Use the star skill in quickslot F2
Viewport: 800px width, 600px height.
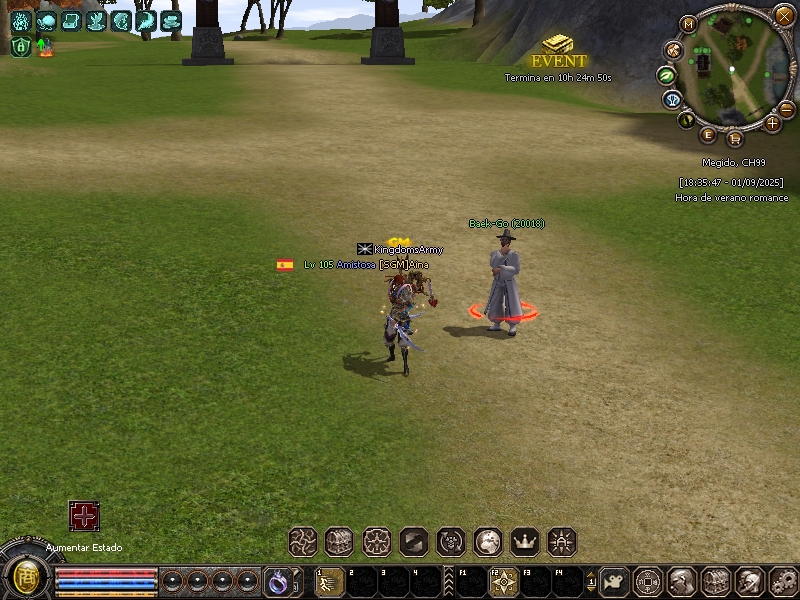click(x=503, y=581)
